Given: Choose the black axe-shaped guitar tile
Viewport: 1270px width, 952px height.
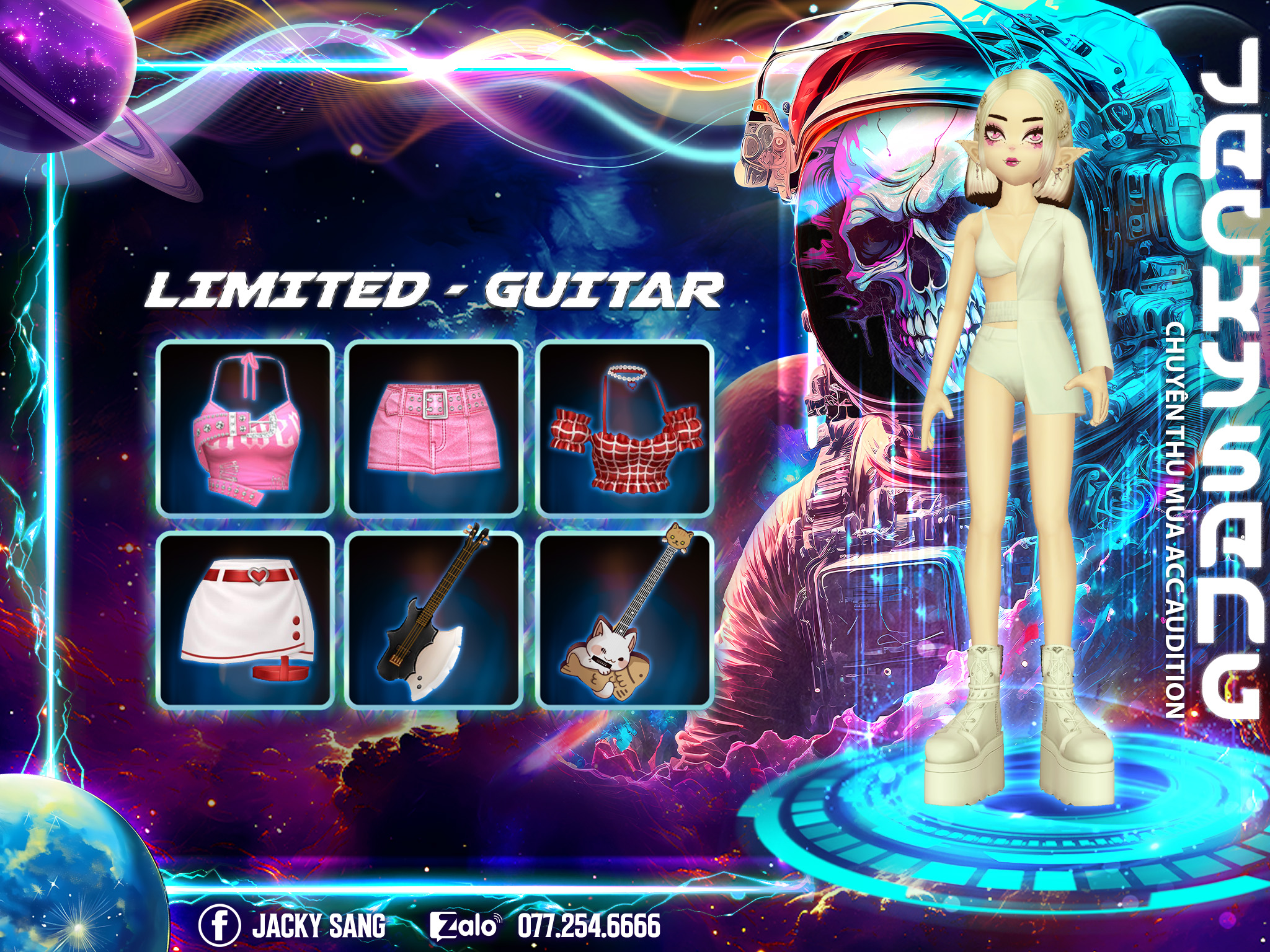Looking at the screenshot, I should (x=434, y=620).
